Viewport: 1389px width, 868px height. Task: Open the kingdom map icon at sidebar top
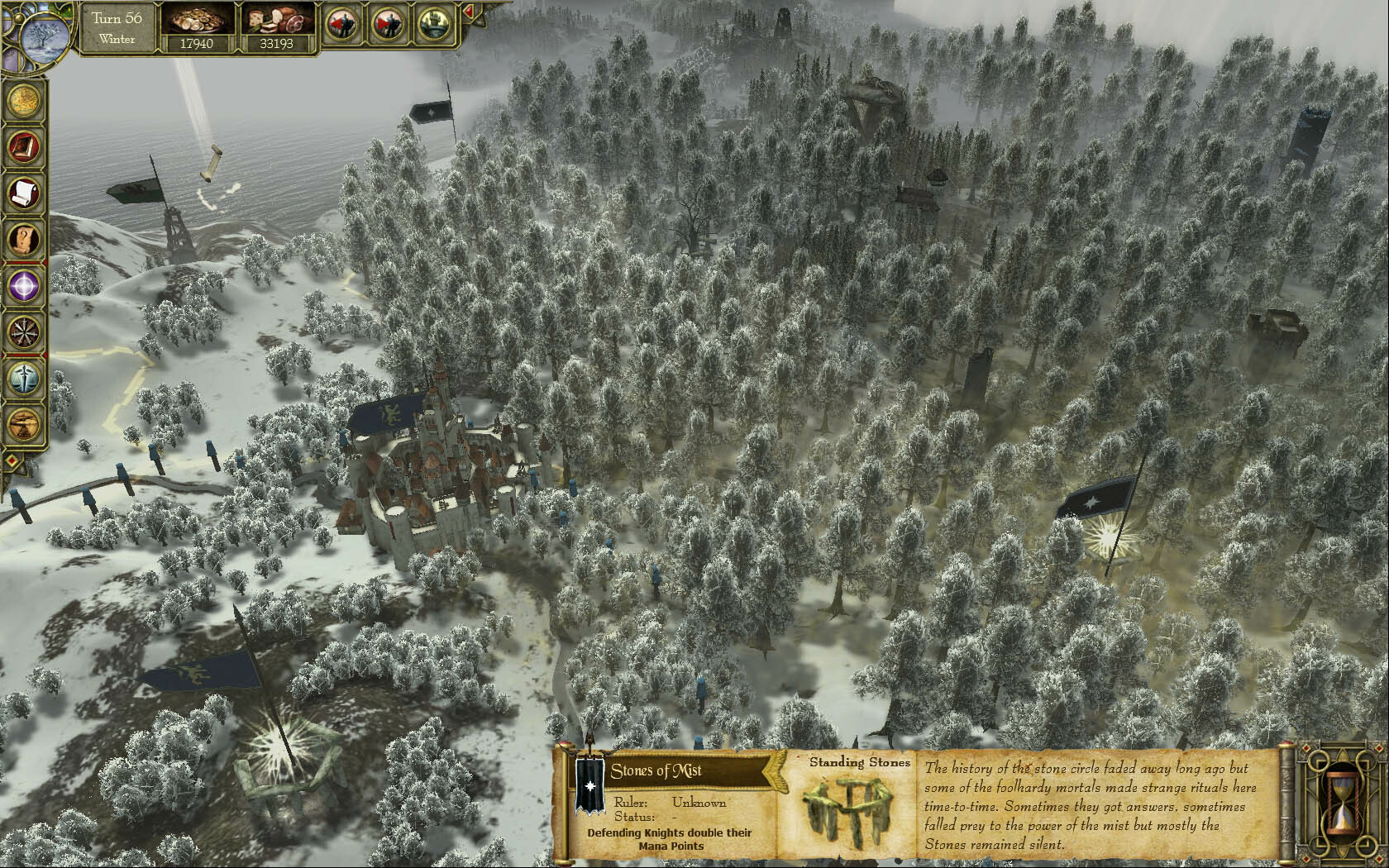23,100
